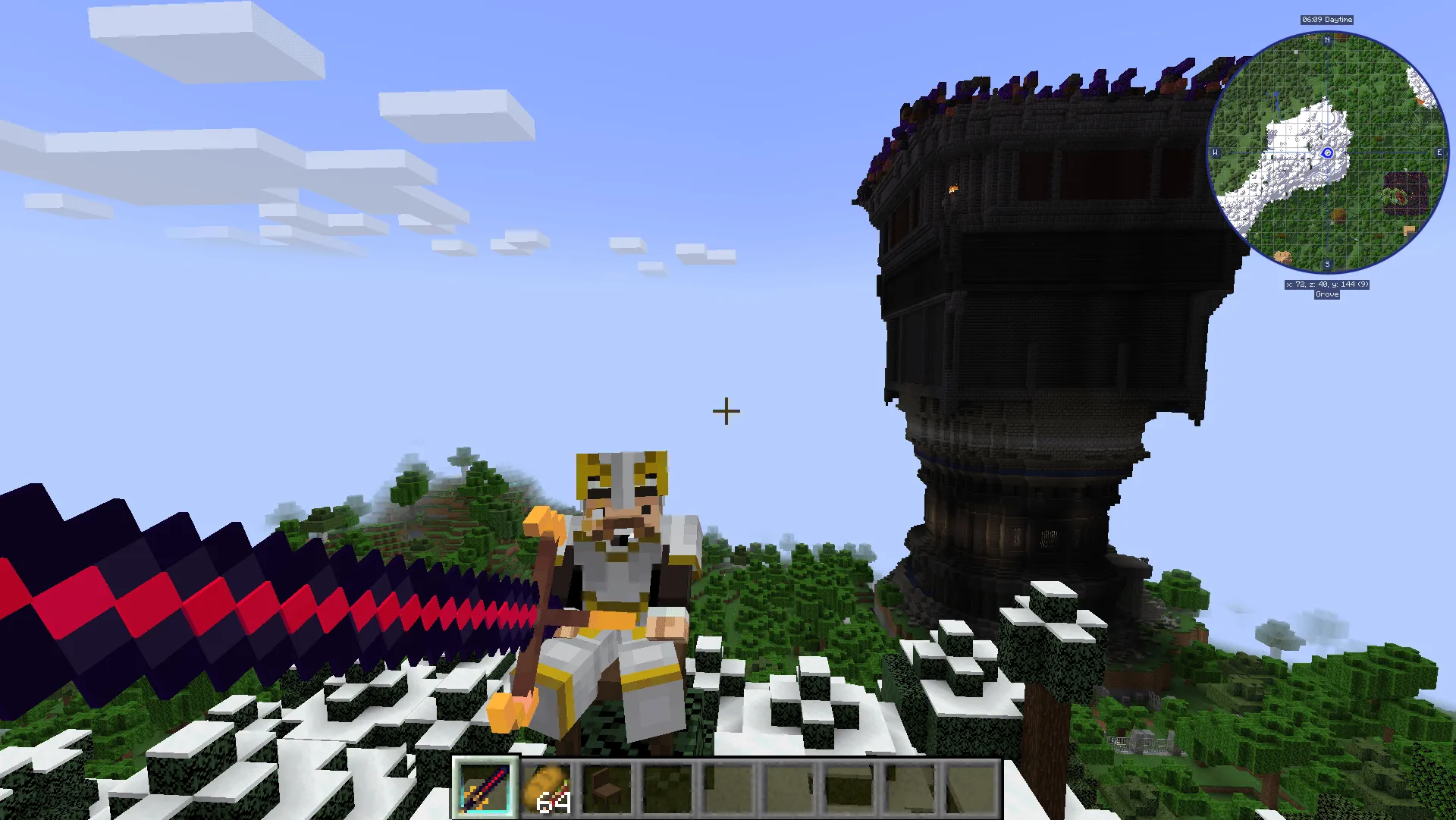Click the crosshair at screen center
Image resolution: width=1456 pixels, height=820 pixels.
point(726,410)
